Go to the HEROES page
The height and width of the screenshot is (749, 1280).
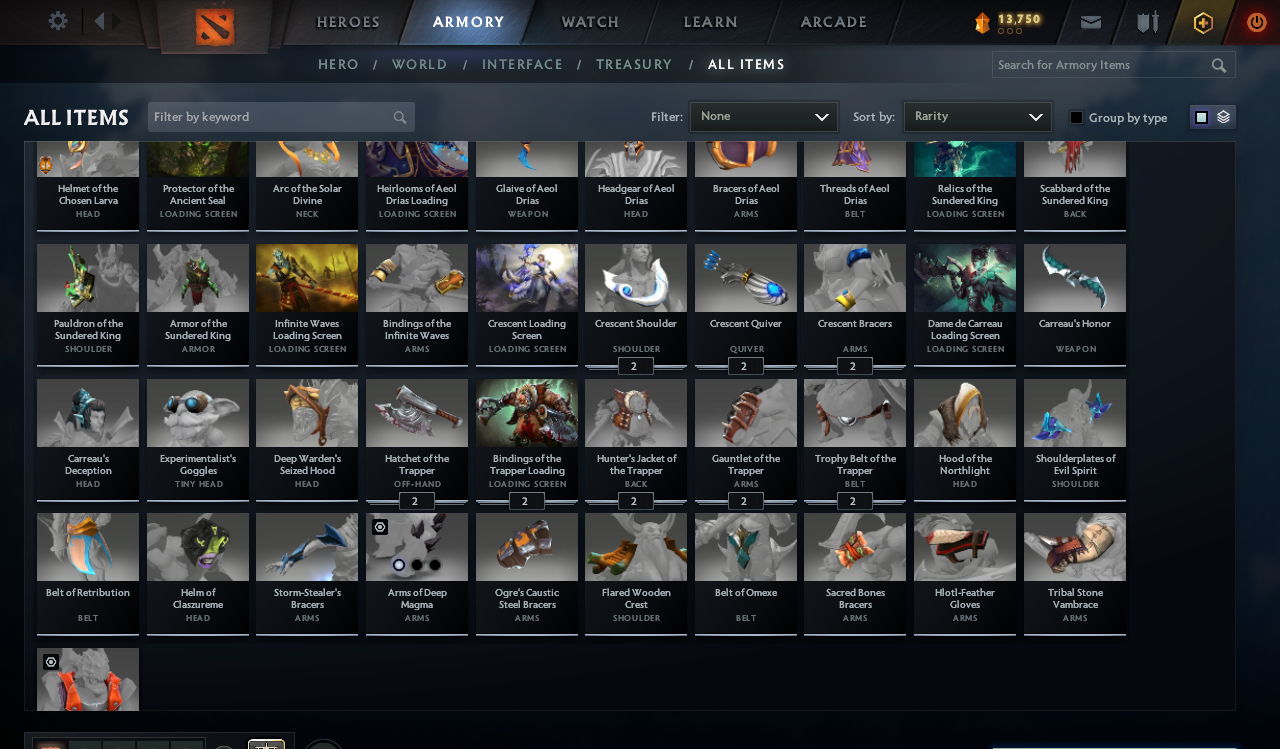pos(347,21)
